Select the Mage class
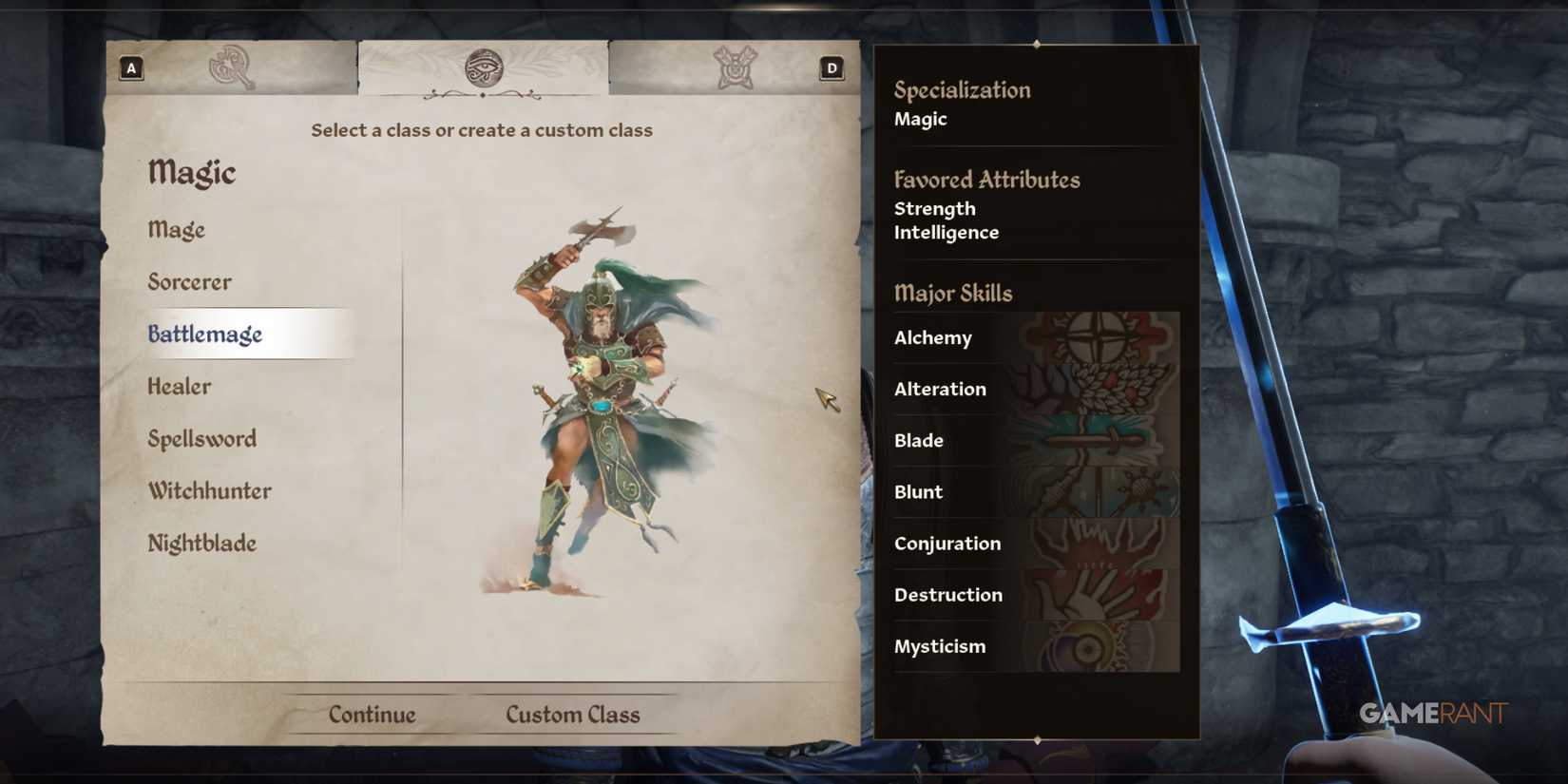1568x784 pixels. (x=176, y=229)
